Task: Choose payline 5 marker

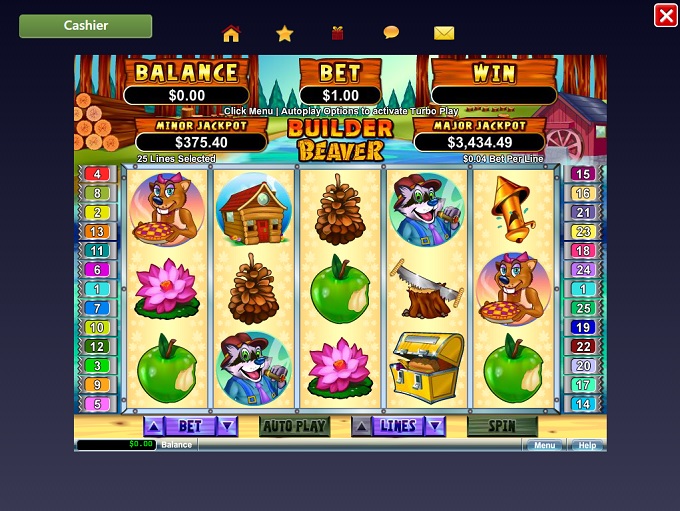Action: (97, 404)
